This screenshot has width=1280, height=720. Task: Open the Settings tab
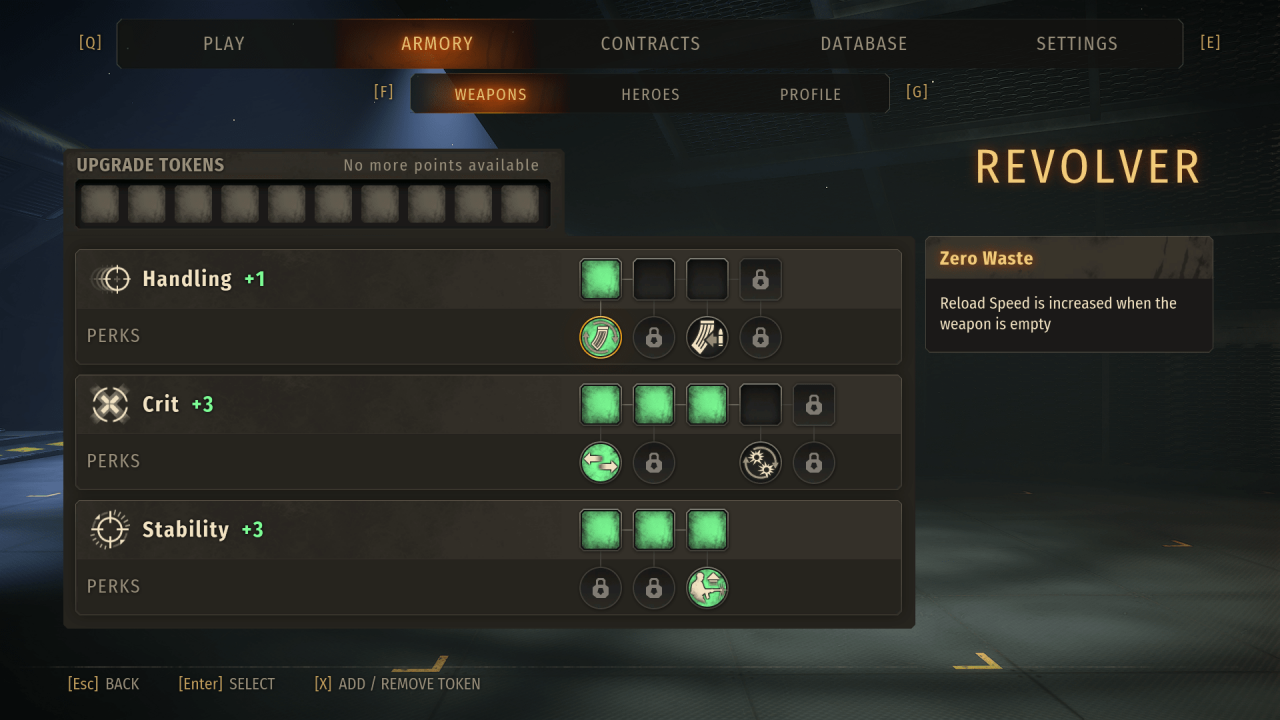pos(1077,44)
